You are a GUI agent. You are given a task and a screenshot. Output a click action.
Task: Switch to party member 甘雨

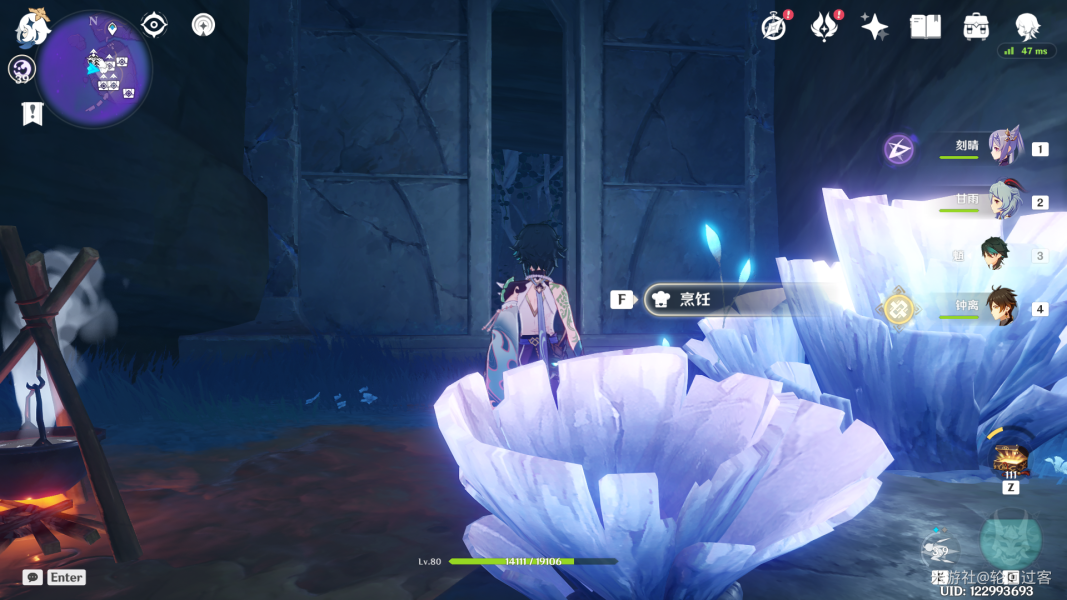pyautogui.click(x=1003, y=201)
